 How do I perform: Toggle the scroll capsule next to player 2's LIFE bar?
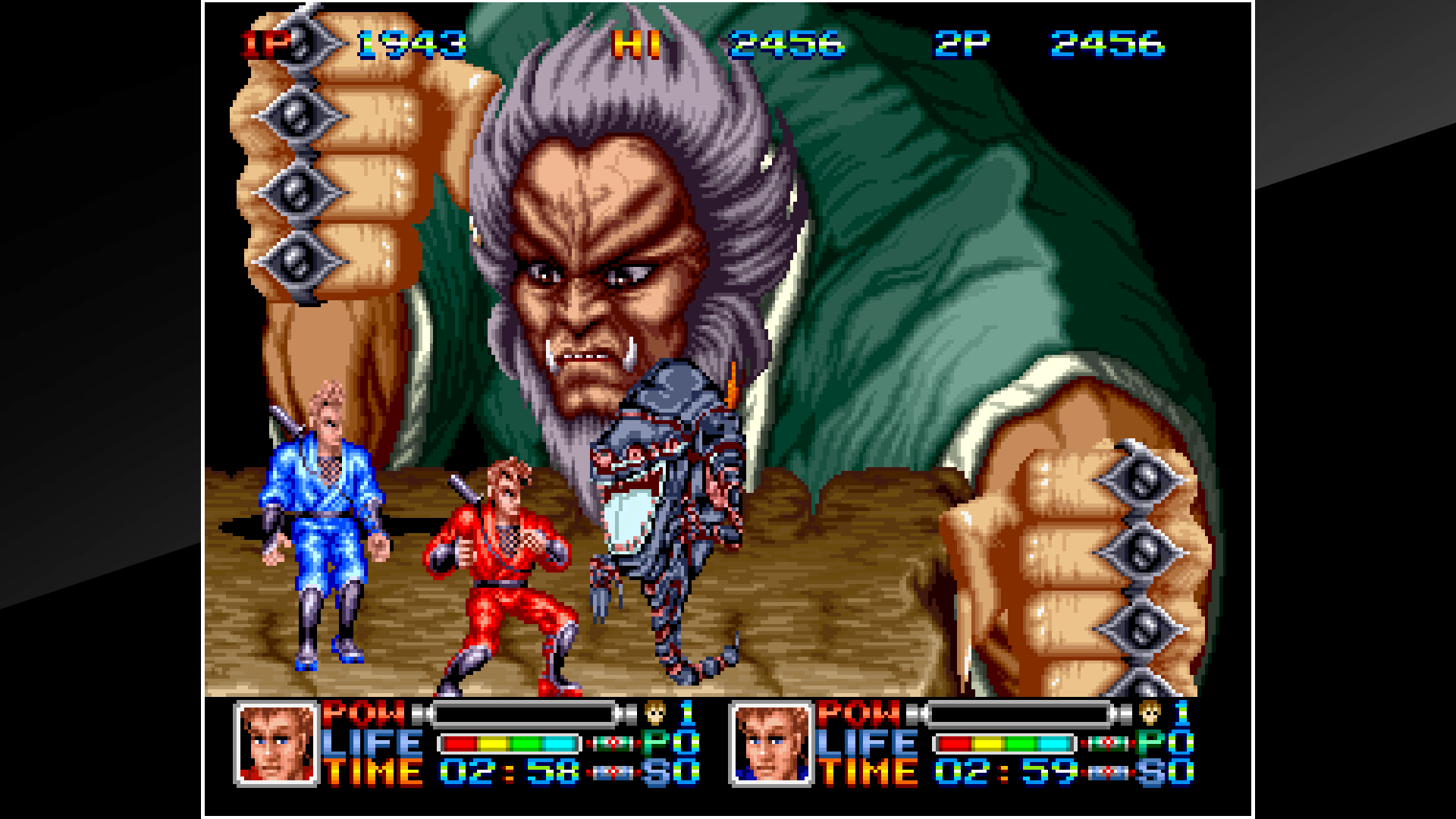1107,743
